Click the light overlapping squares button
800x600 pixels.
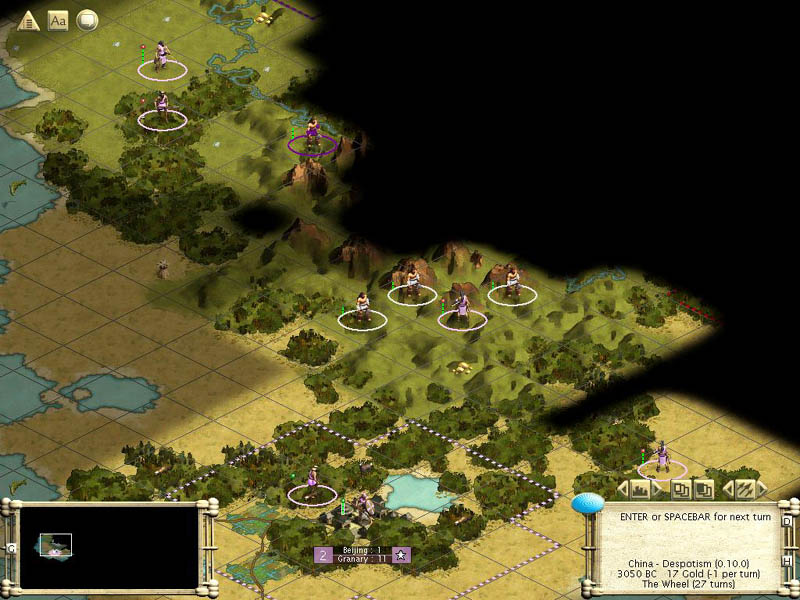coord(680,489)
